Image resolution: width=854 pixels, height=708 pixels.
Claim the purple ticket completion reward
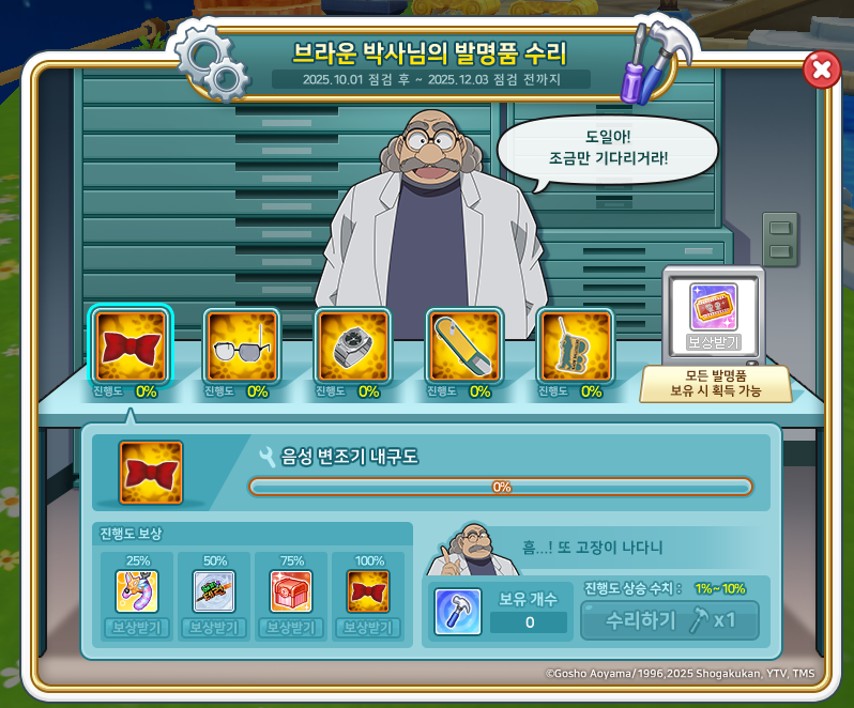(x=713, y=343)
